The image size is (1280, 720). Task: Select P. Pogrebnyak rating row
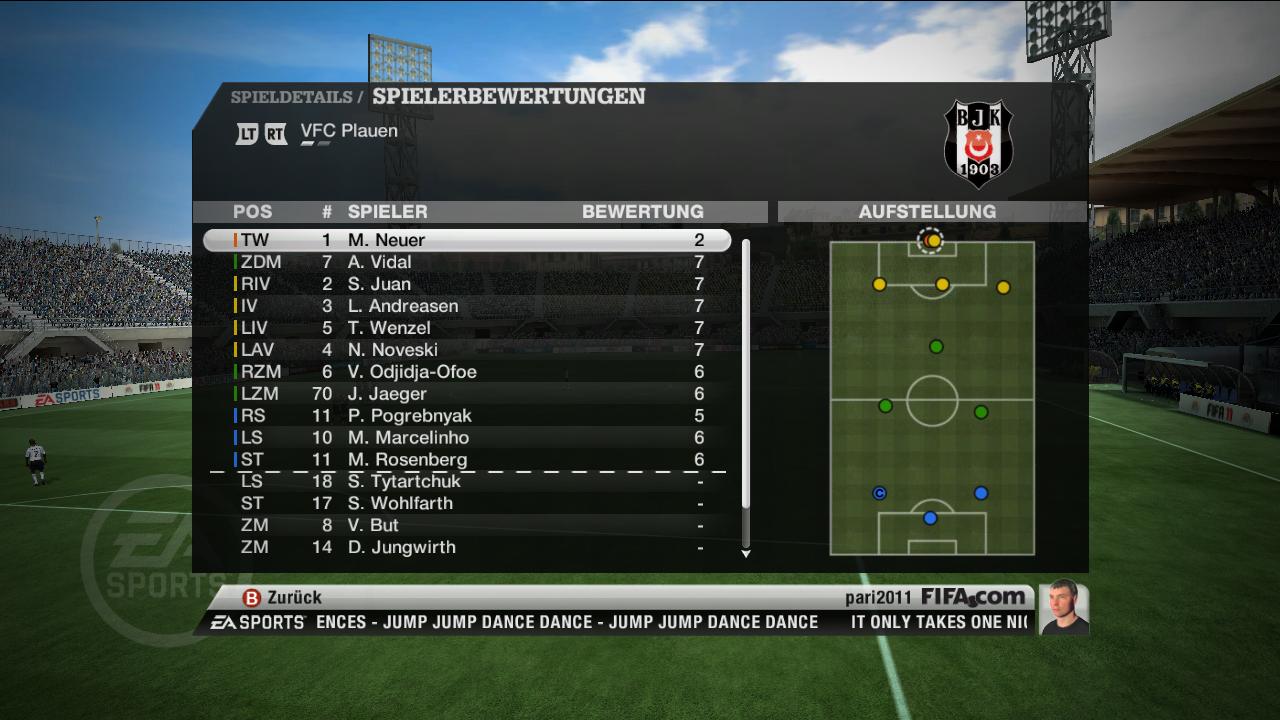467,416
